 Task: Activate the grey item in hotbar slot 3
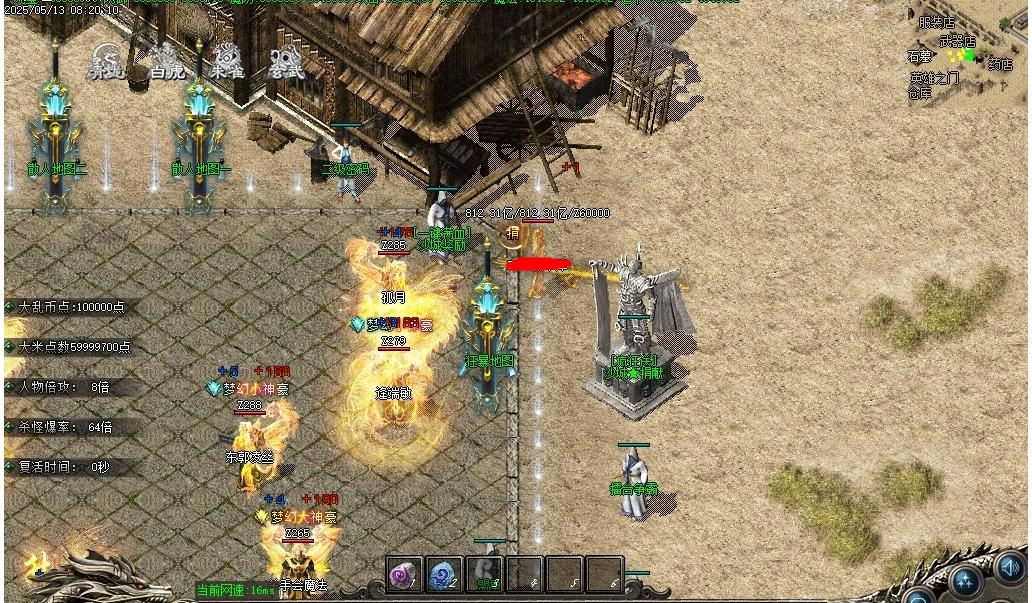(x=485, y=575)
